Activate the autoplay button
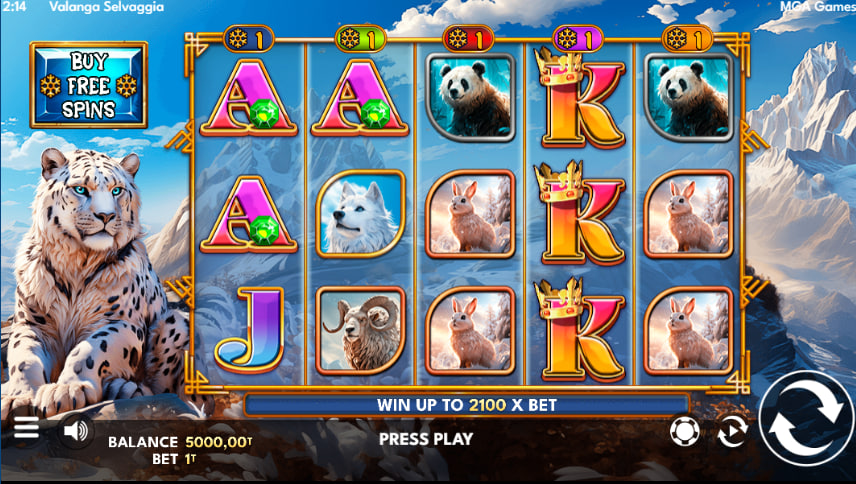The width and height of the screenshot is (856, 484). click(x=733, y=432)
